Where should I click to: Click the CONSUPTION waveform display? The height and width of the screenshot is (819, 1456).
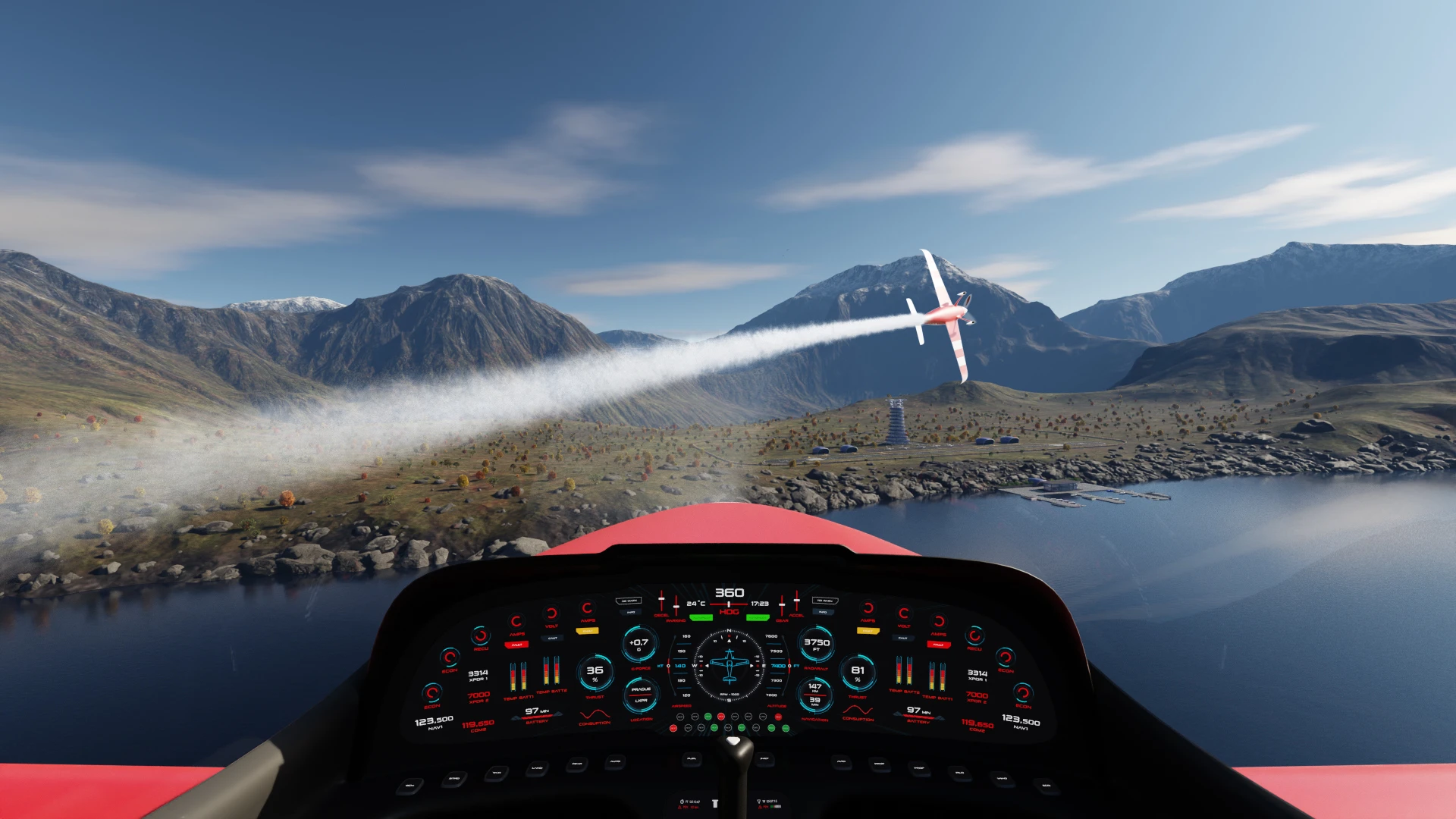[x=595, y=715]
